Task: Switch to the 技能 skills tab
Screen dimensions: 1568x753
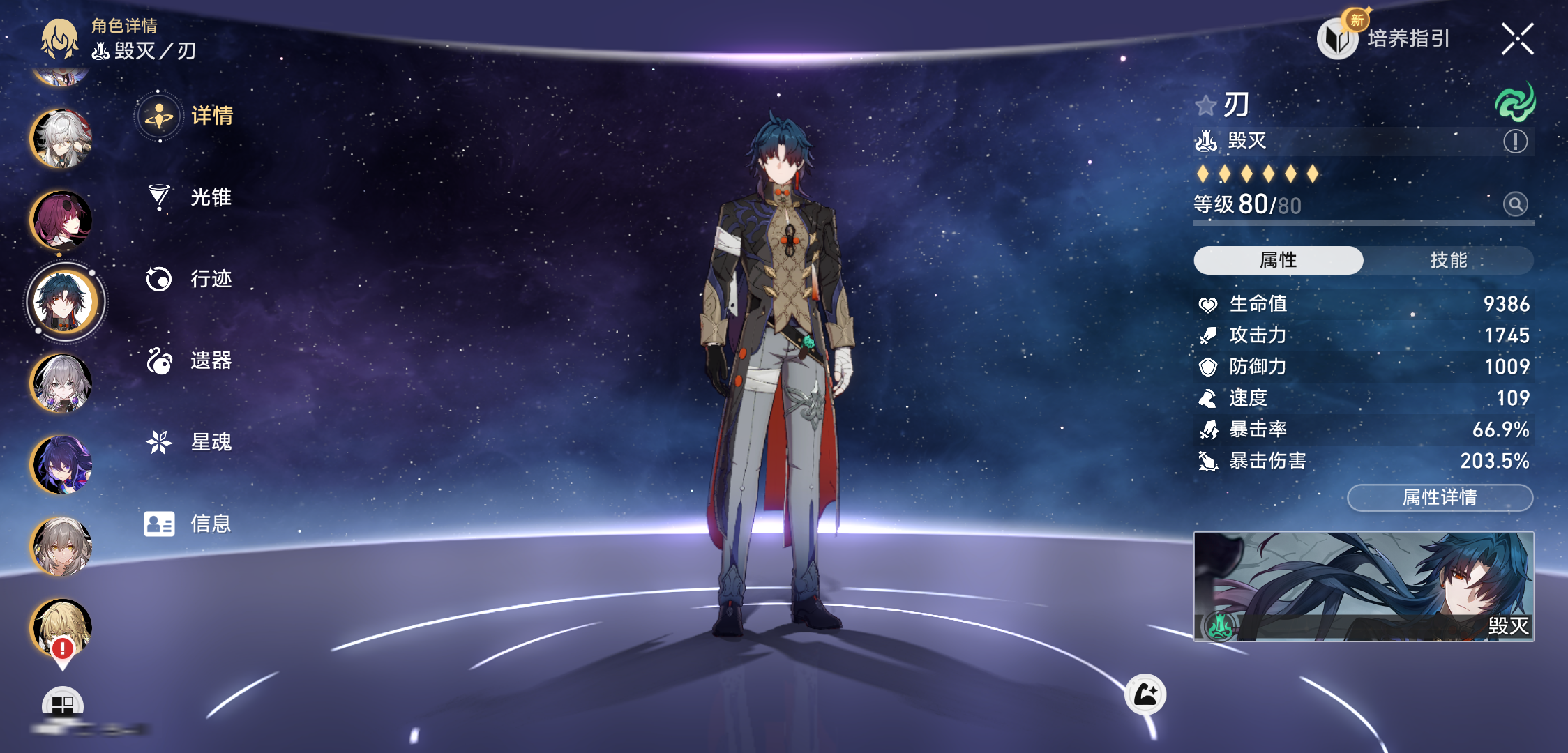Action: click(x=1448, y=260)
